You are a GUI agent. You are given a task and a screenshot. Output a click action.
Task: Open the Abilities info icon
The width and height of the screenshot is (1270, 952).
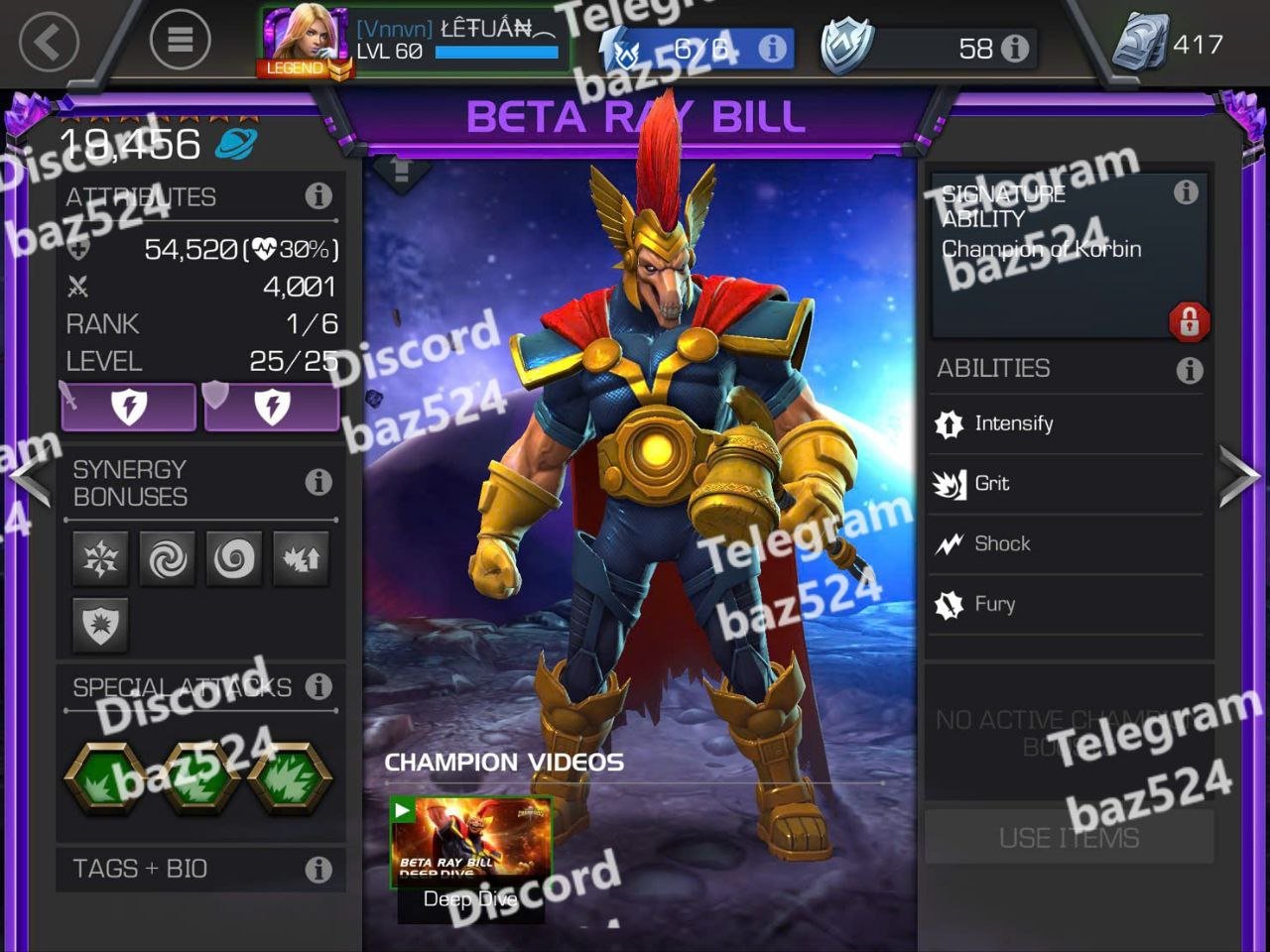(x=1189, y=370)
